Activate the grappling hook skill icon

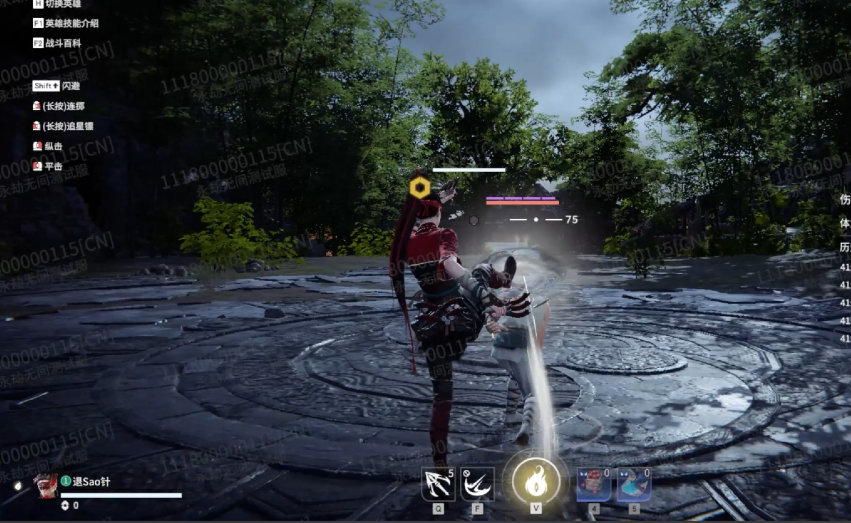click(x=438, y=484)
